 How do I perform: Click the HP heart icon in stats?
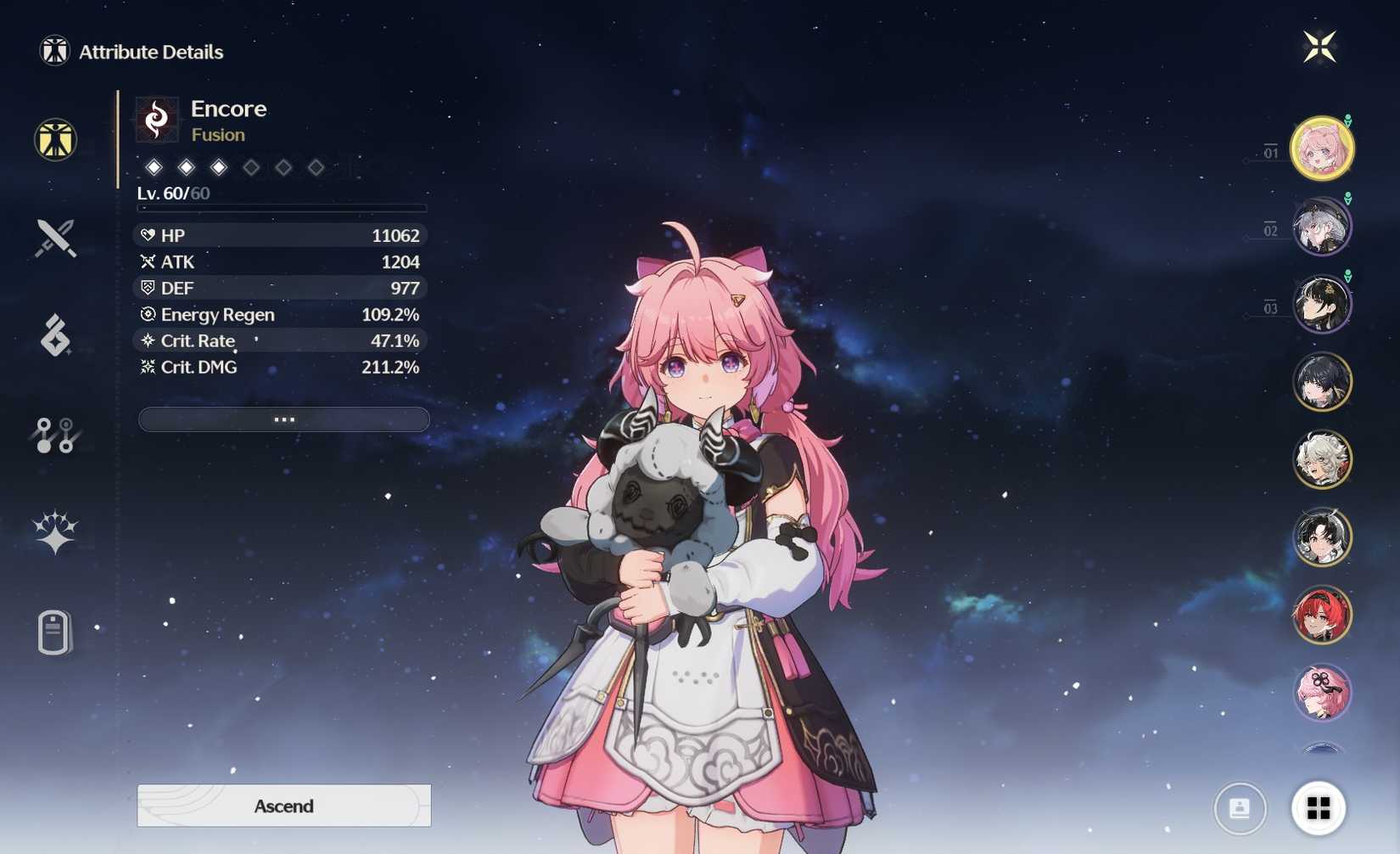click(x=149, y=235)
